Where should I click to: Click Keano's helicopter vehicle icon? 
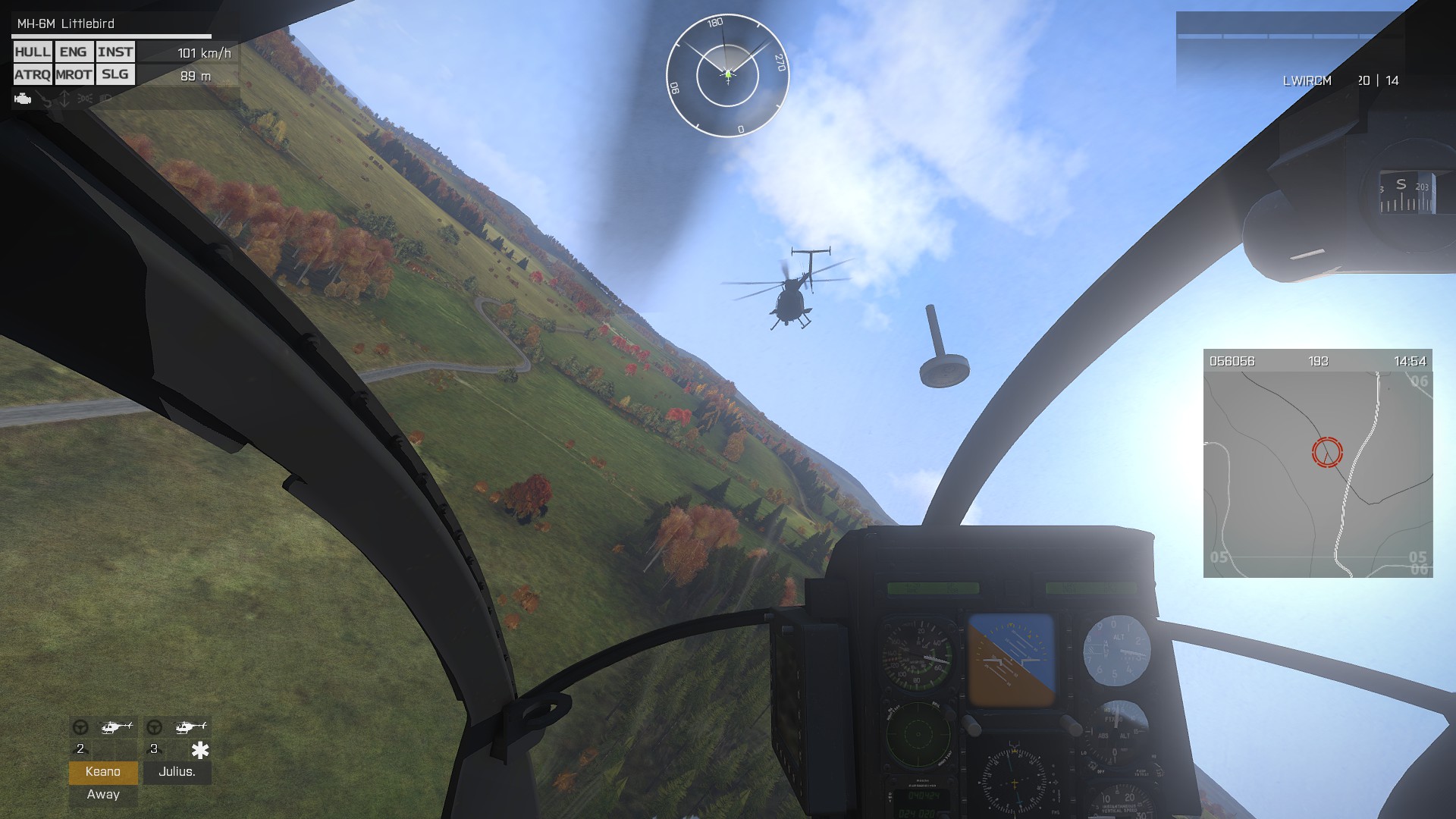116,727
